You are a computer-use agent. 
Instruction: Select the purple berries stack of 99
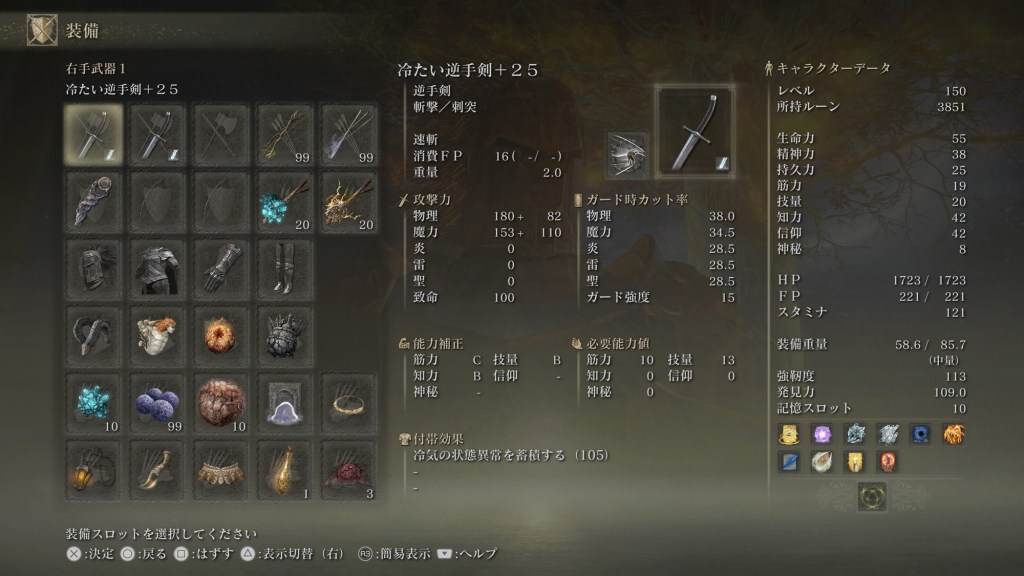[158, 401]
